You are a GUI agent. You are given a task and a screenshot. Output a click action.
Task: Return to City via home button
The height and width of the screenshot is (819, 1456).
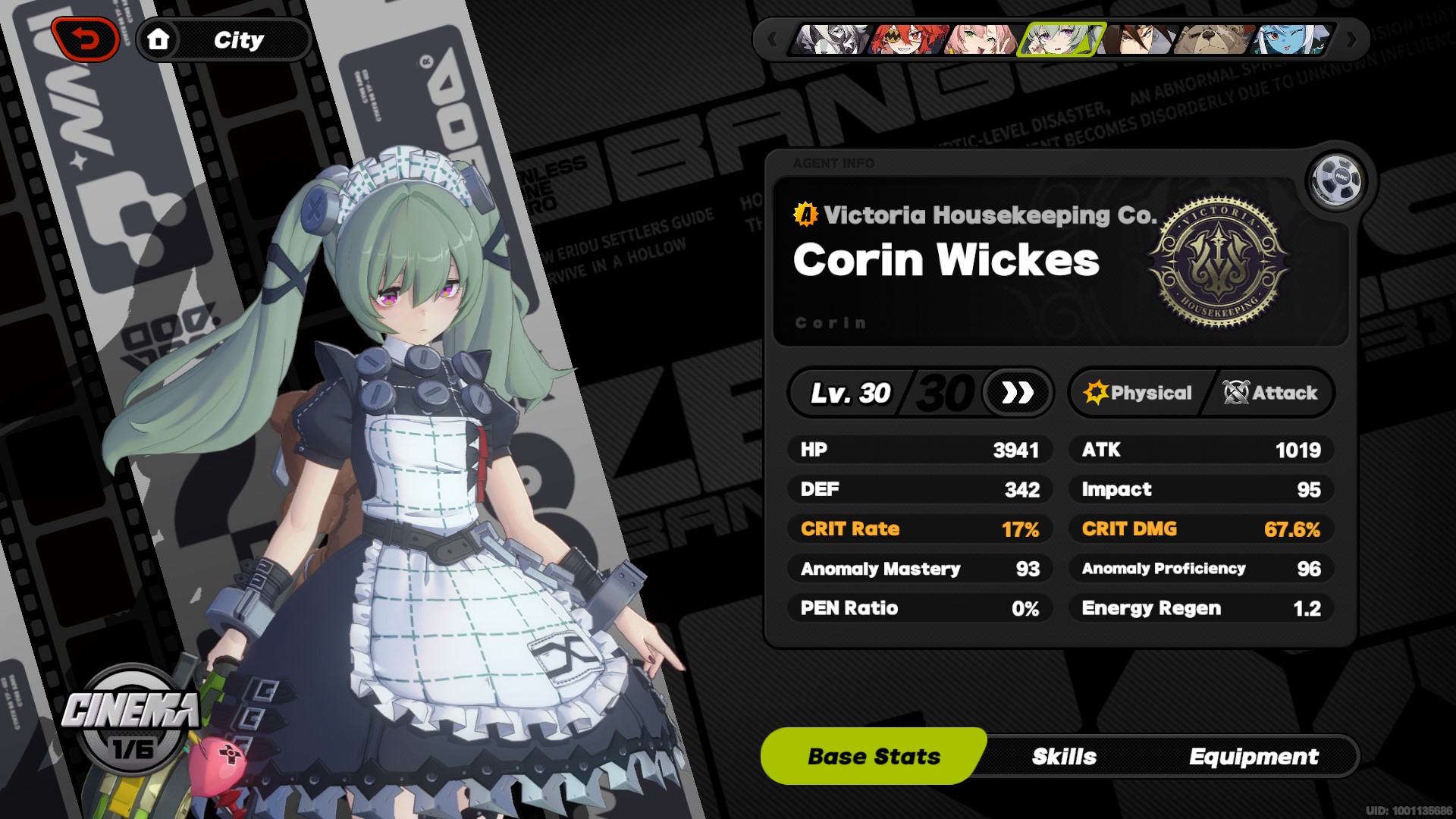(x=158, y=39)
